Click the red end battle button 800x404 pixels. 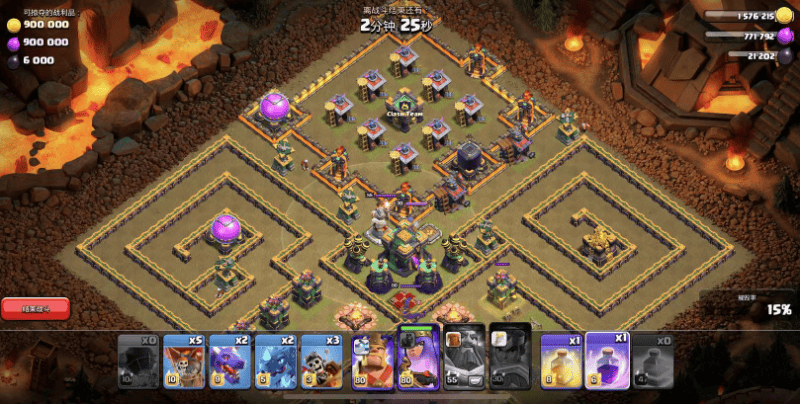coord(36,309)
